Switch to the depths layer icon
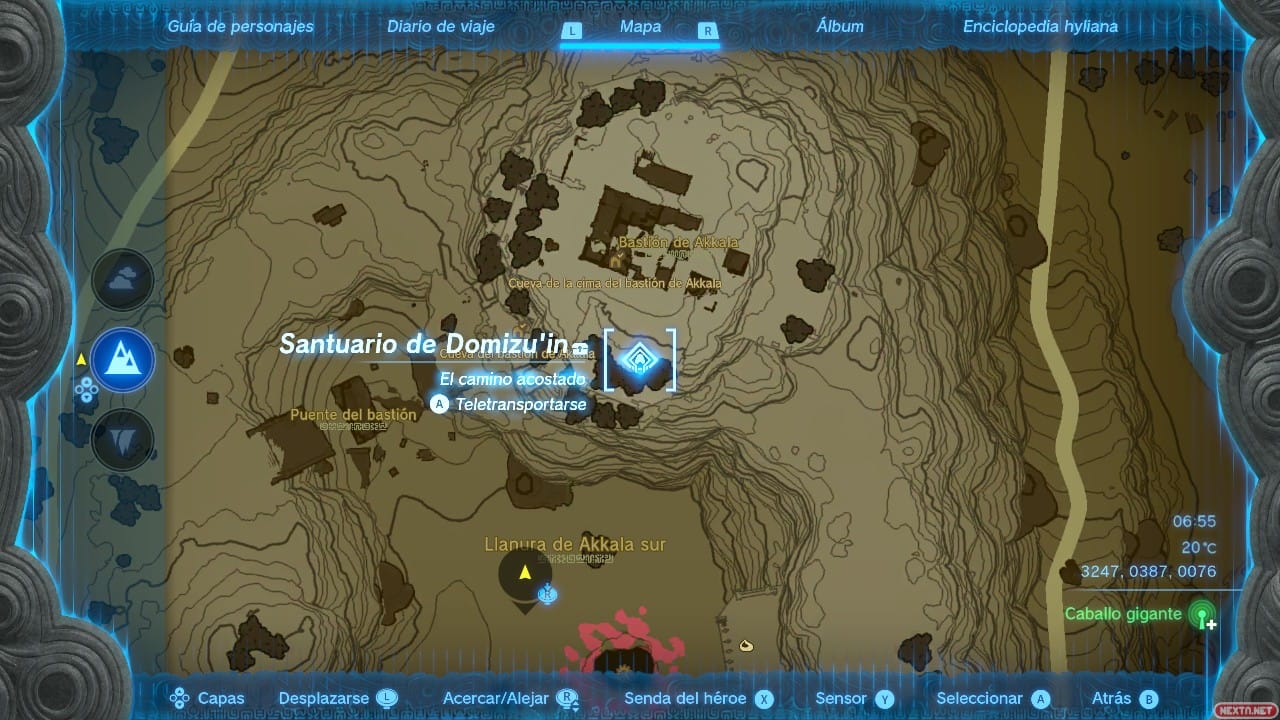 pos(123,440)
